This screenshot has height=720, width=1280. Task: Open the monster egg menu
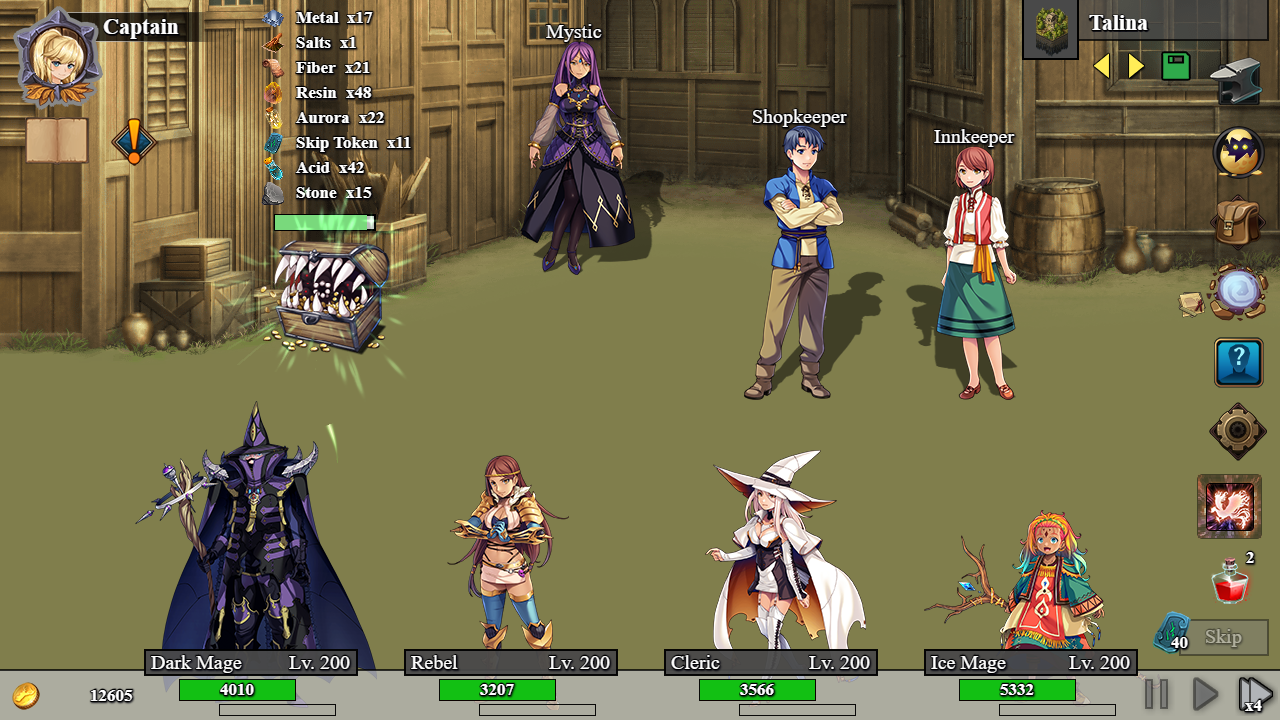1238,153
